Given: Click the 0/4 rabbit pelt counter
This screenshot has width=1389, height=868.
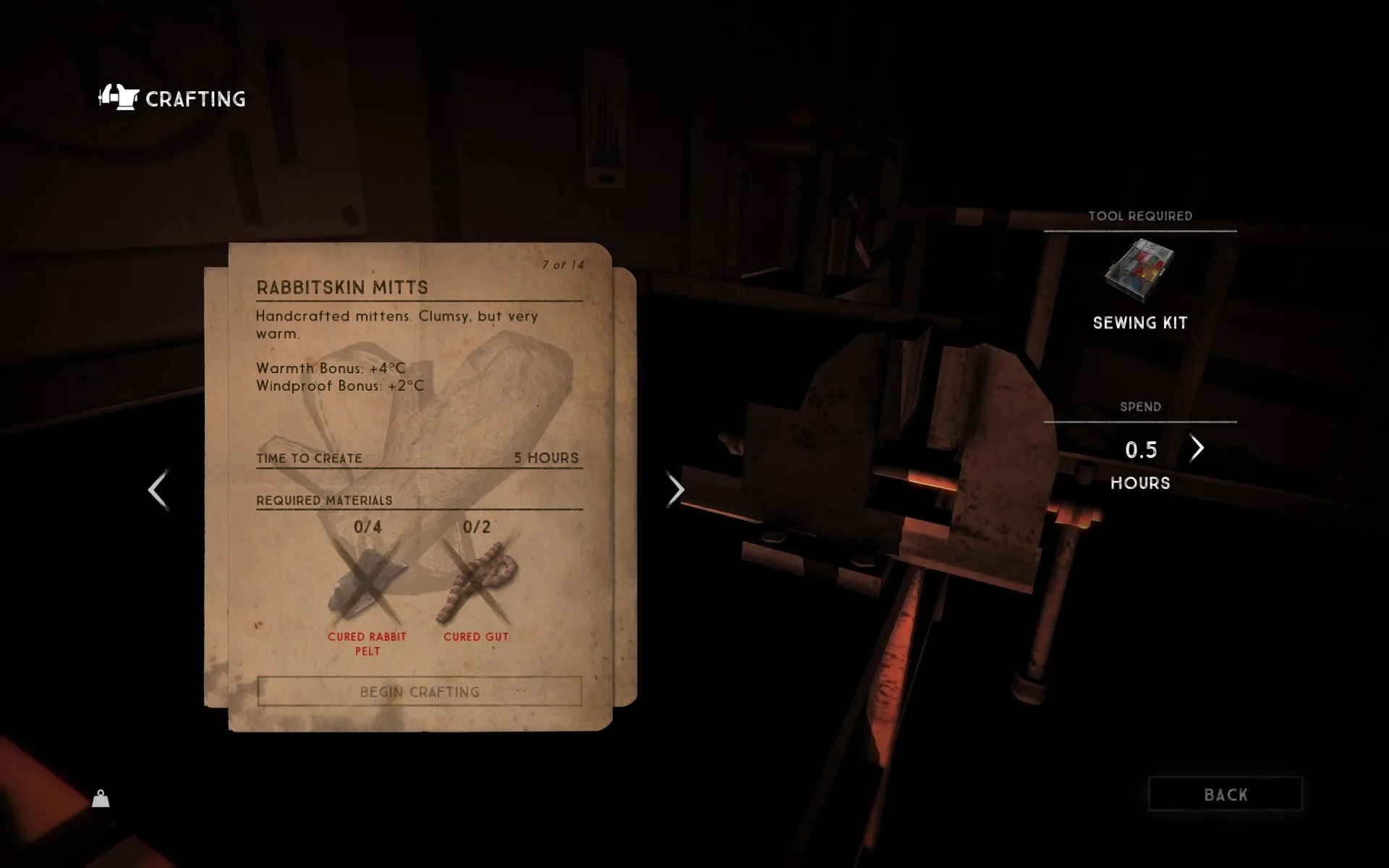Looking at the screenshot, I should [365, 527].
